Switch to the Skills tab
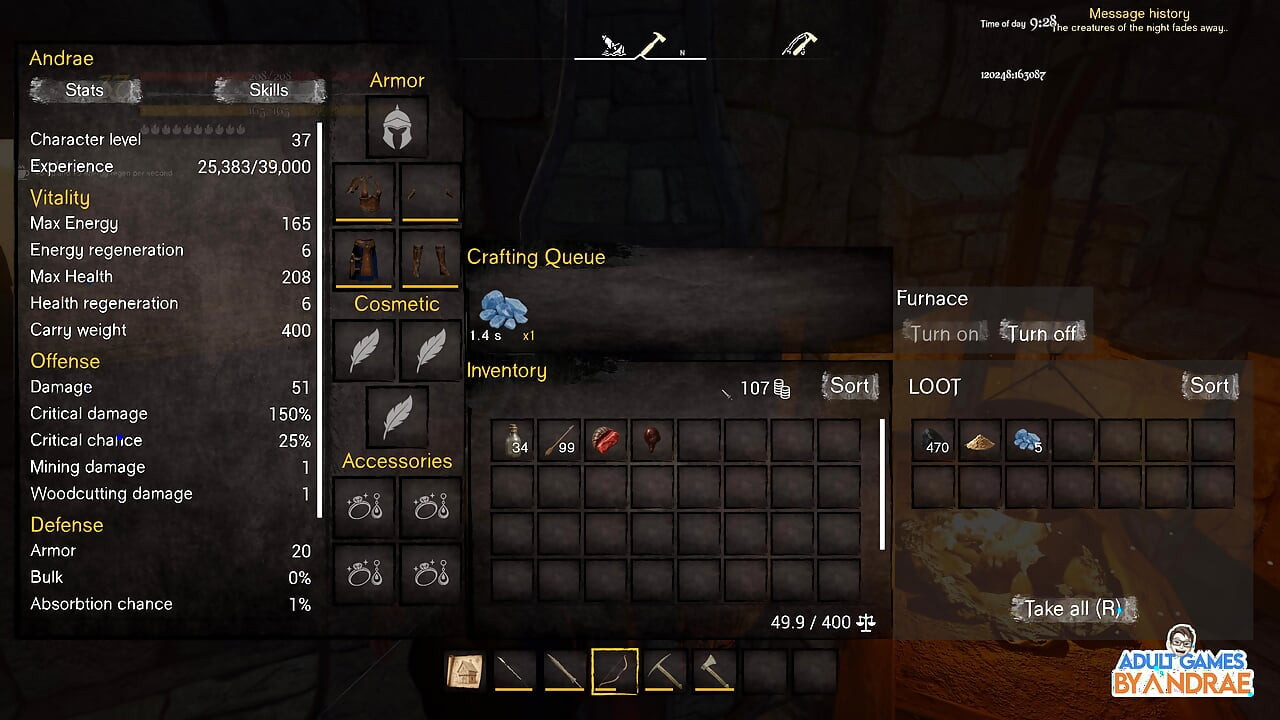Viewport: 1280px width, 720px height. (269, 90)
